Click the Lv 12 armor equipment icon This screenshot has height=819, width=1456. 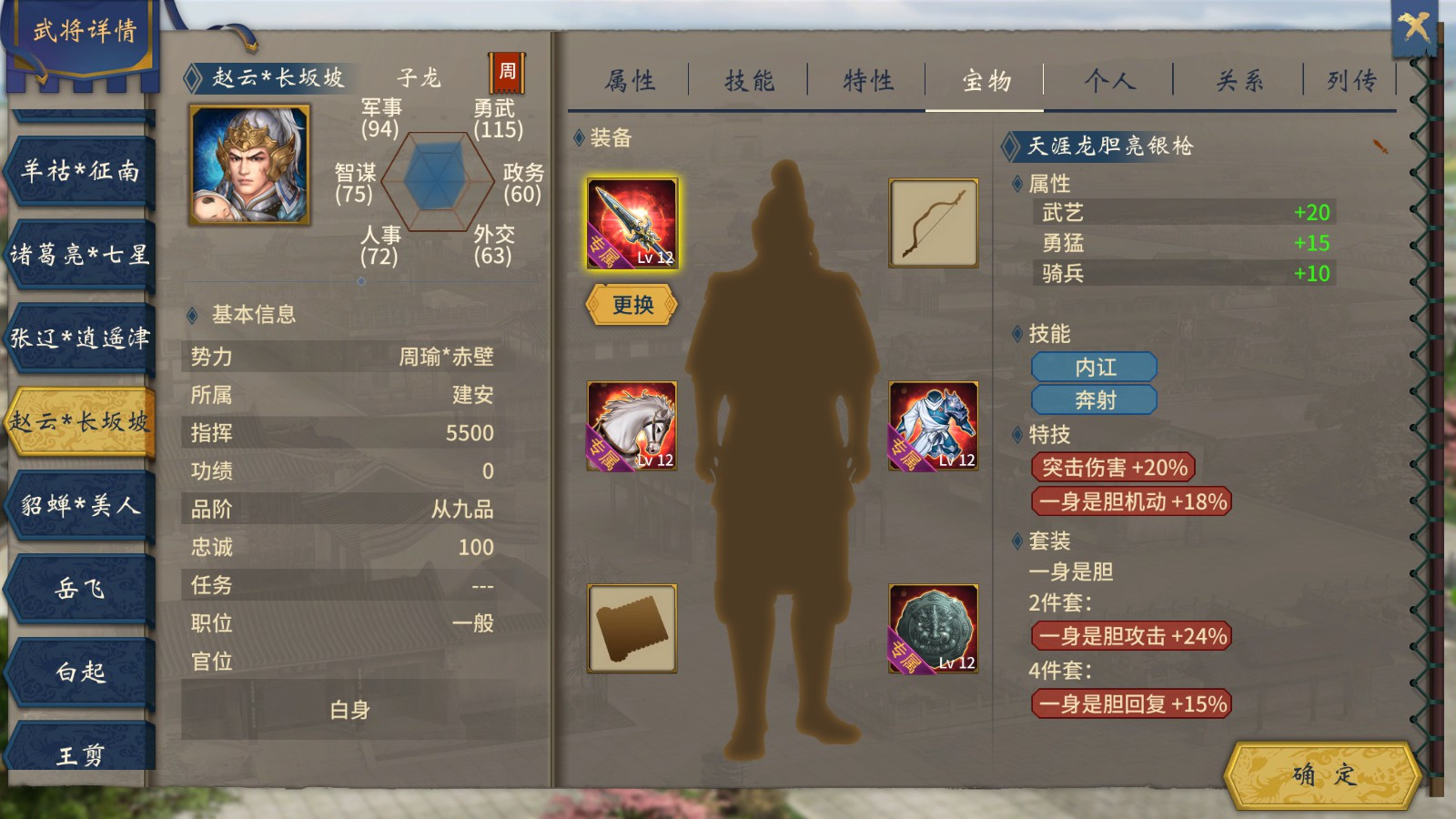934,424
